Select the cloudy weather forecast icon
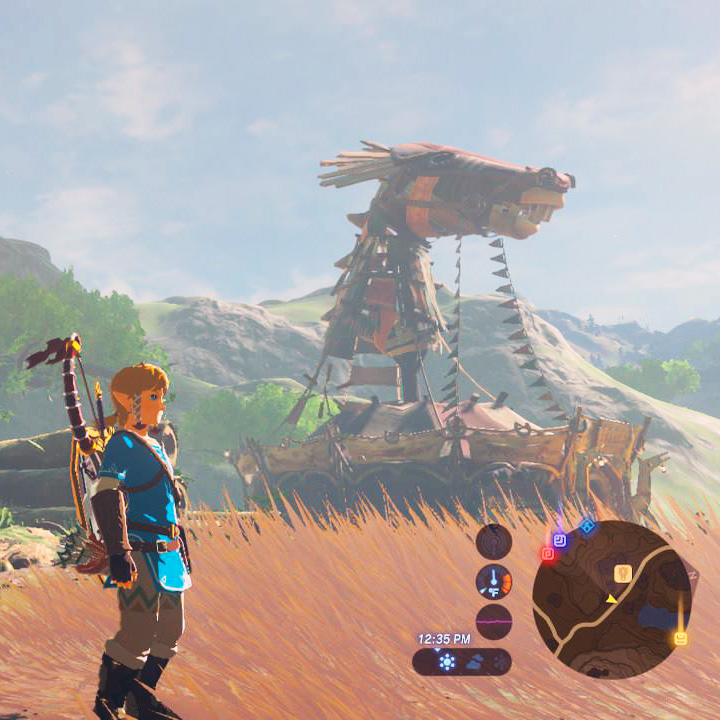Screen dimensions: 720x720 475,662
